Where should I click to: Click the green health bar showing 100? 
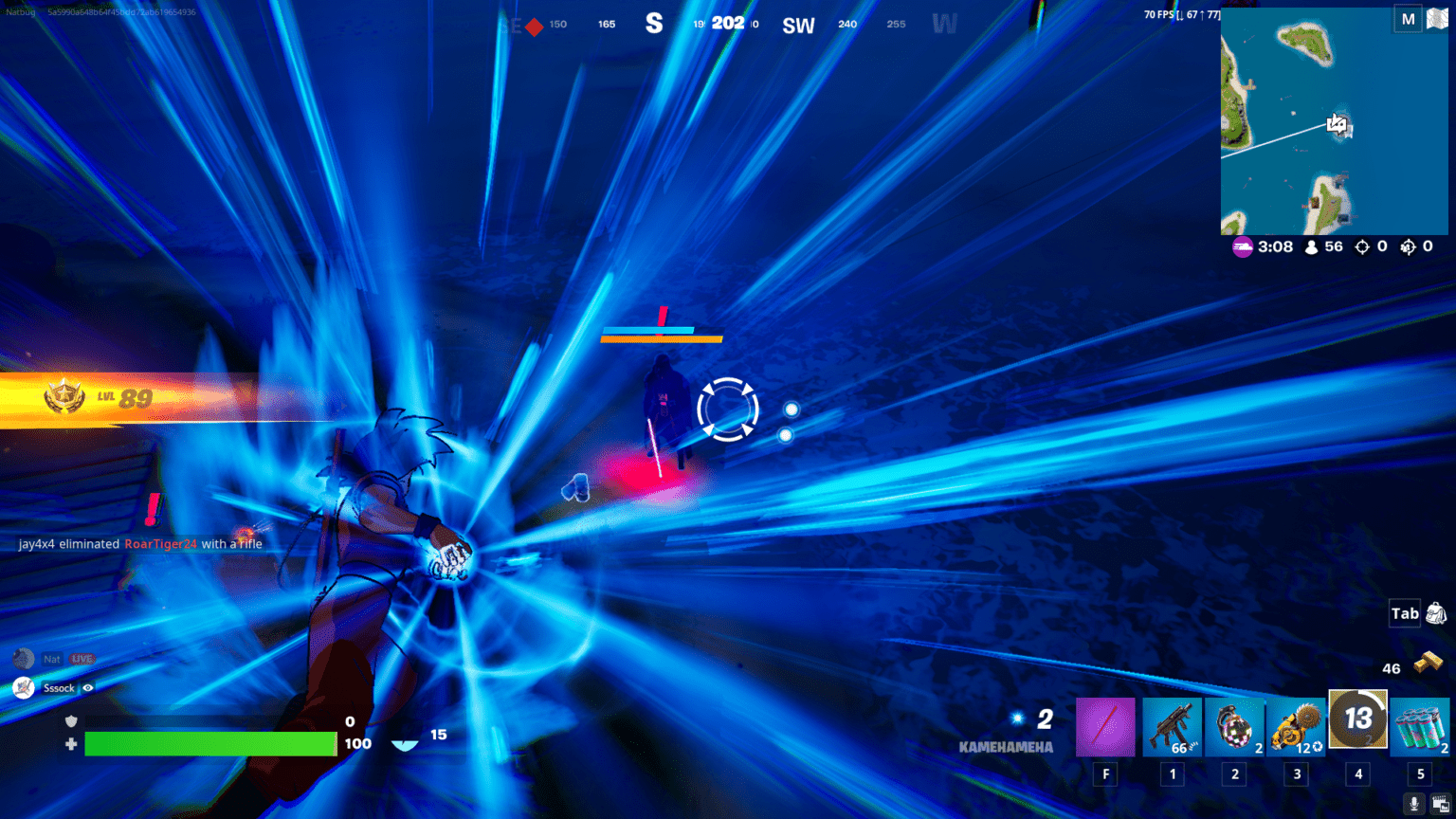[x=209, y=743]
